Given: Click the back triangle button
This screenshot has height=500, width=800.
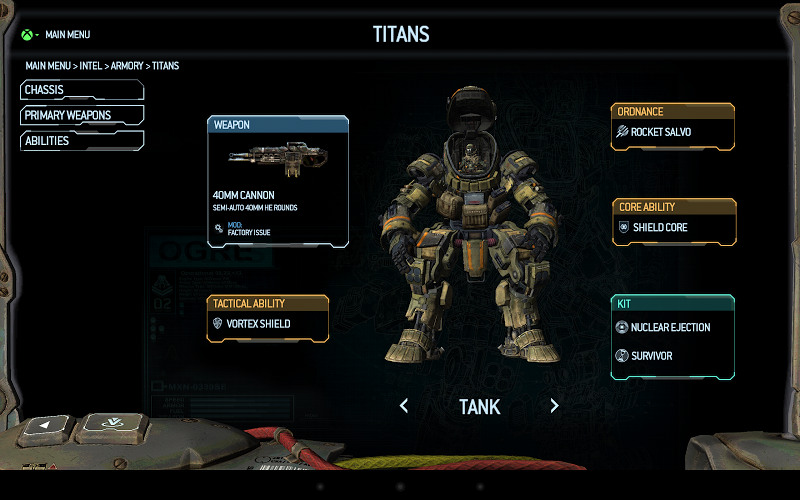Looking at the screenshot, I should point(43,430).
